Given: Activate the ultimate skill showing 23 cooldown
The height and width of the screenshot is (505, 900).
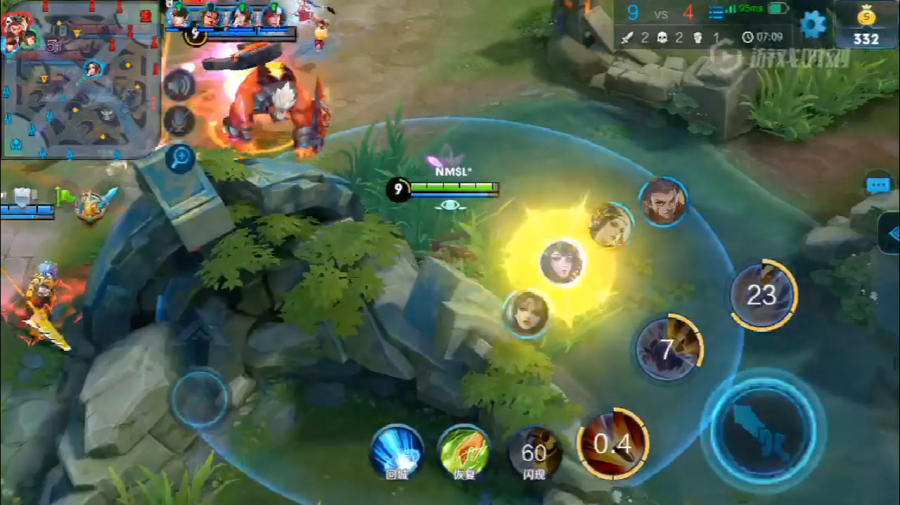Looking at the screenshot, I should coord(762,295).
